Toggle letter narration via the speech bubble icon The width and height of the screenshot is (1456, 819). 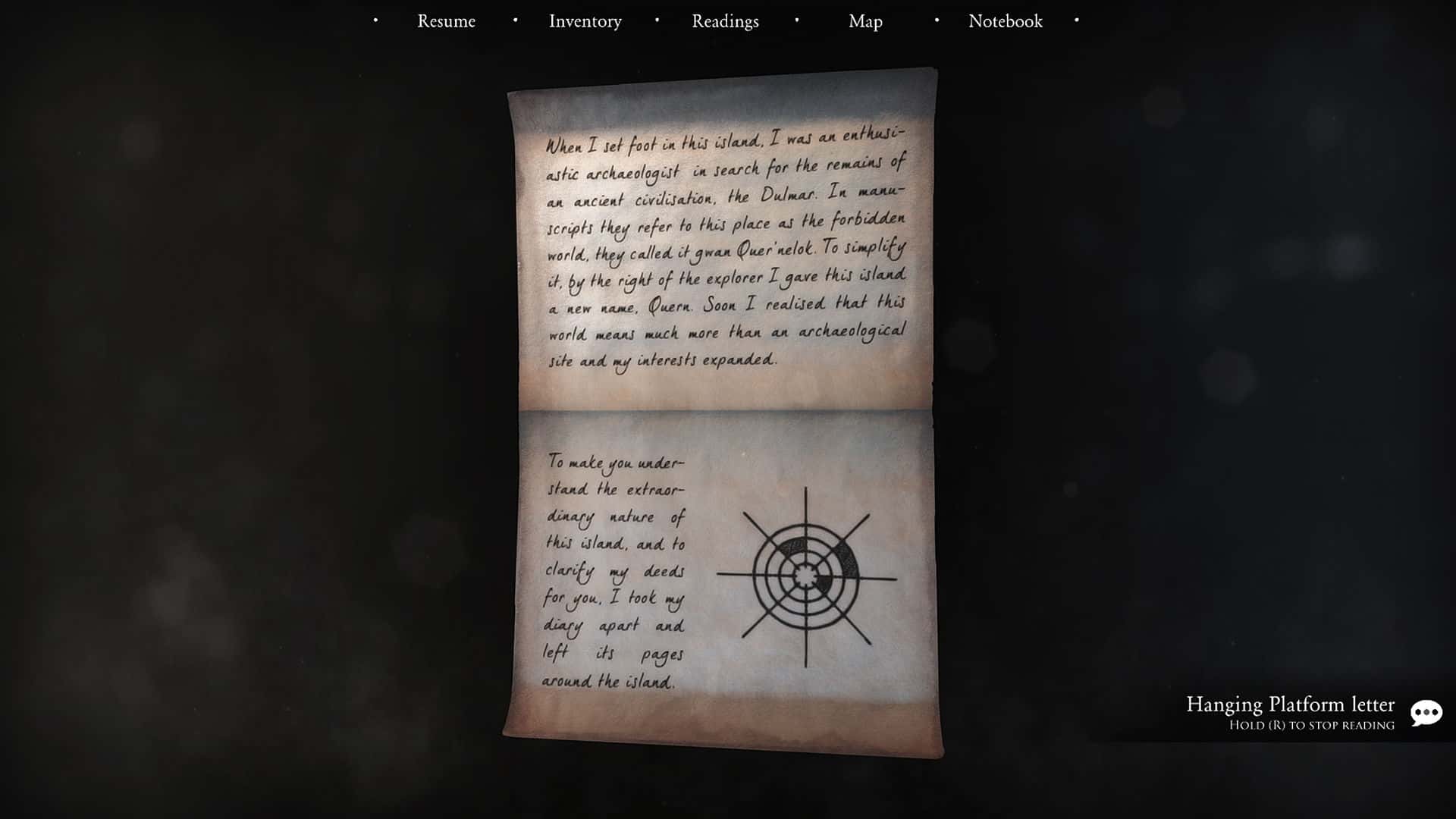1429,713
